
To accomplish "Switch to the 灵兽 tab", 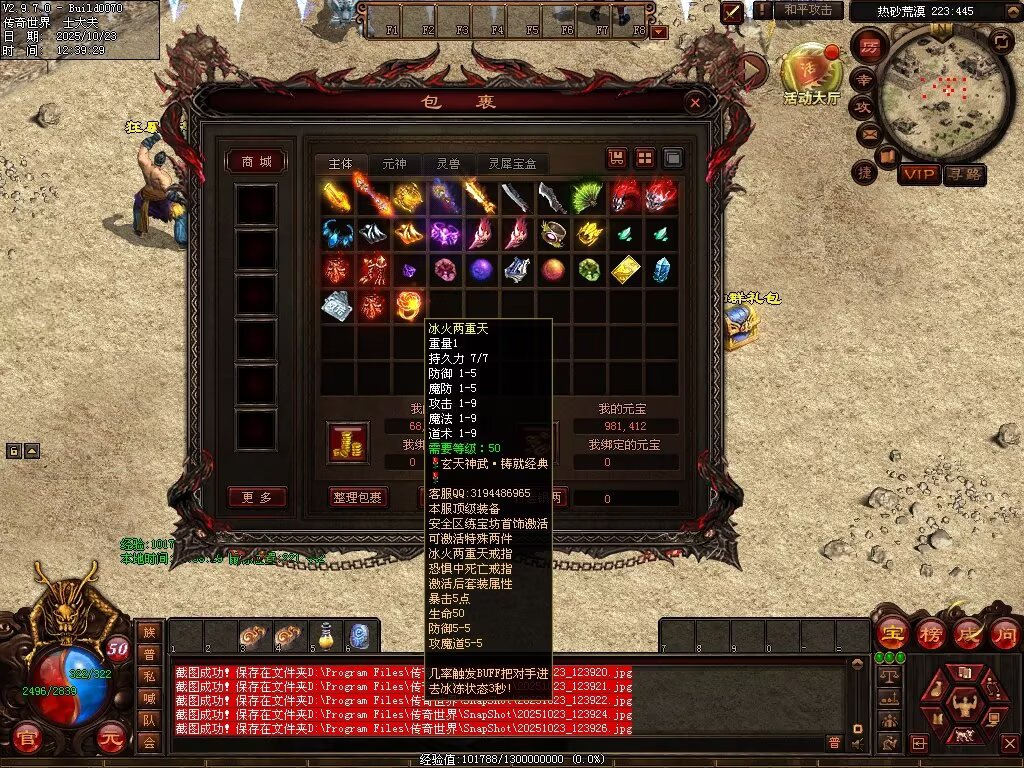I will click(446, 164).
